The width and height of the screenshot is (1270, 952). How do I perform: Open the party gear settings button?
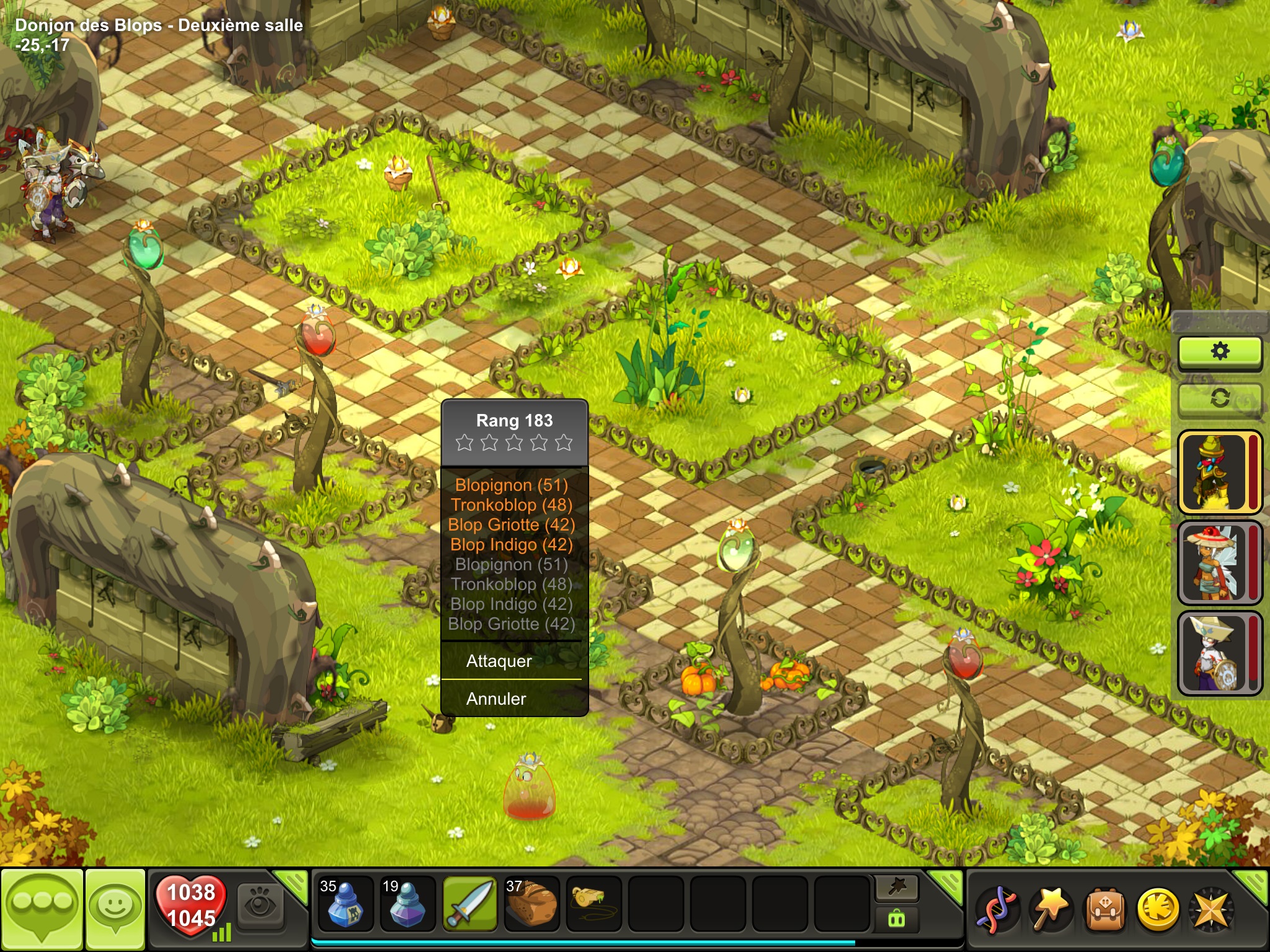coord(1220,352)
